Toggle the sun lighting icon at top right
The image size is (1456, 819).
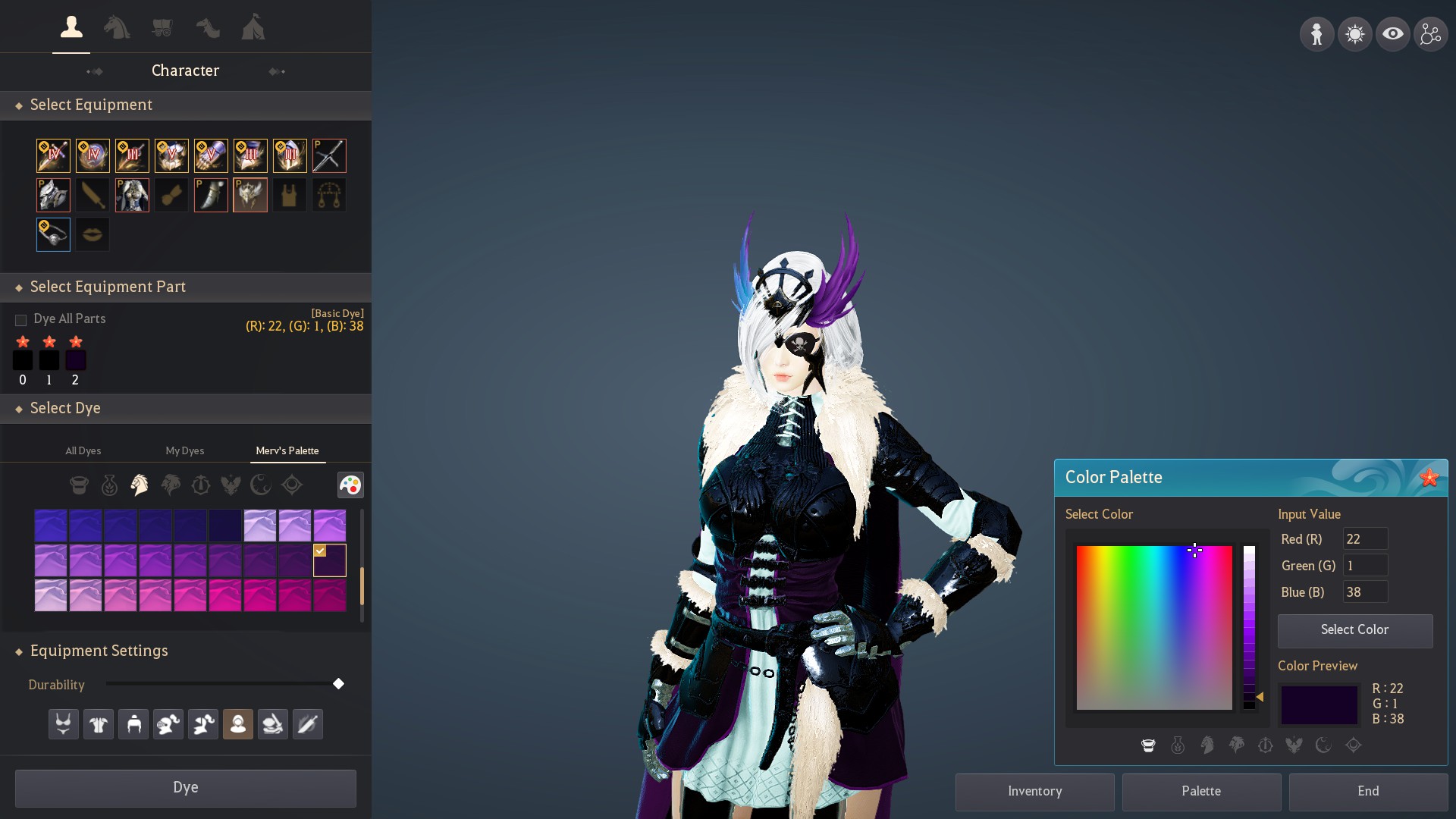point(1356,33)
